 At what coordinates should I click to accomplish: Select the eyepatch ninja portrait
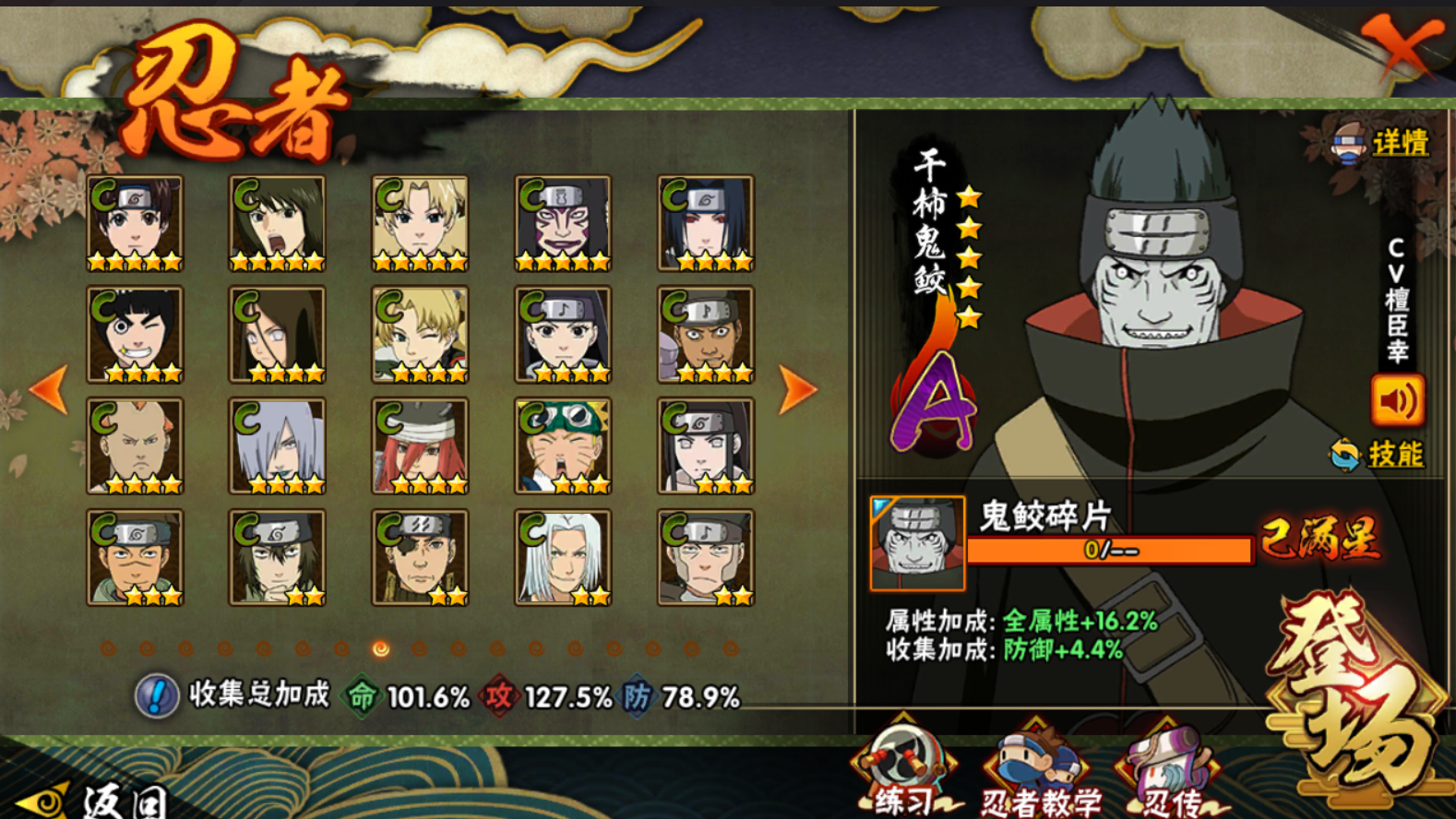point(420,558)
